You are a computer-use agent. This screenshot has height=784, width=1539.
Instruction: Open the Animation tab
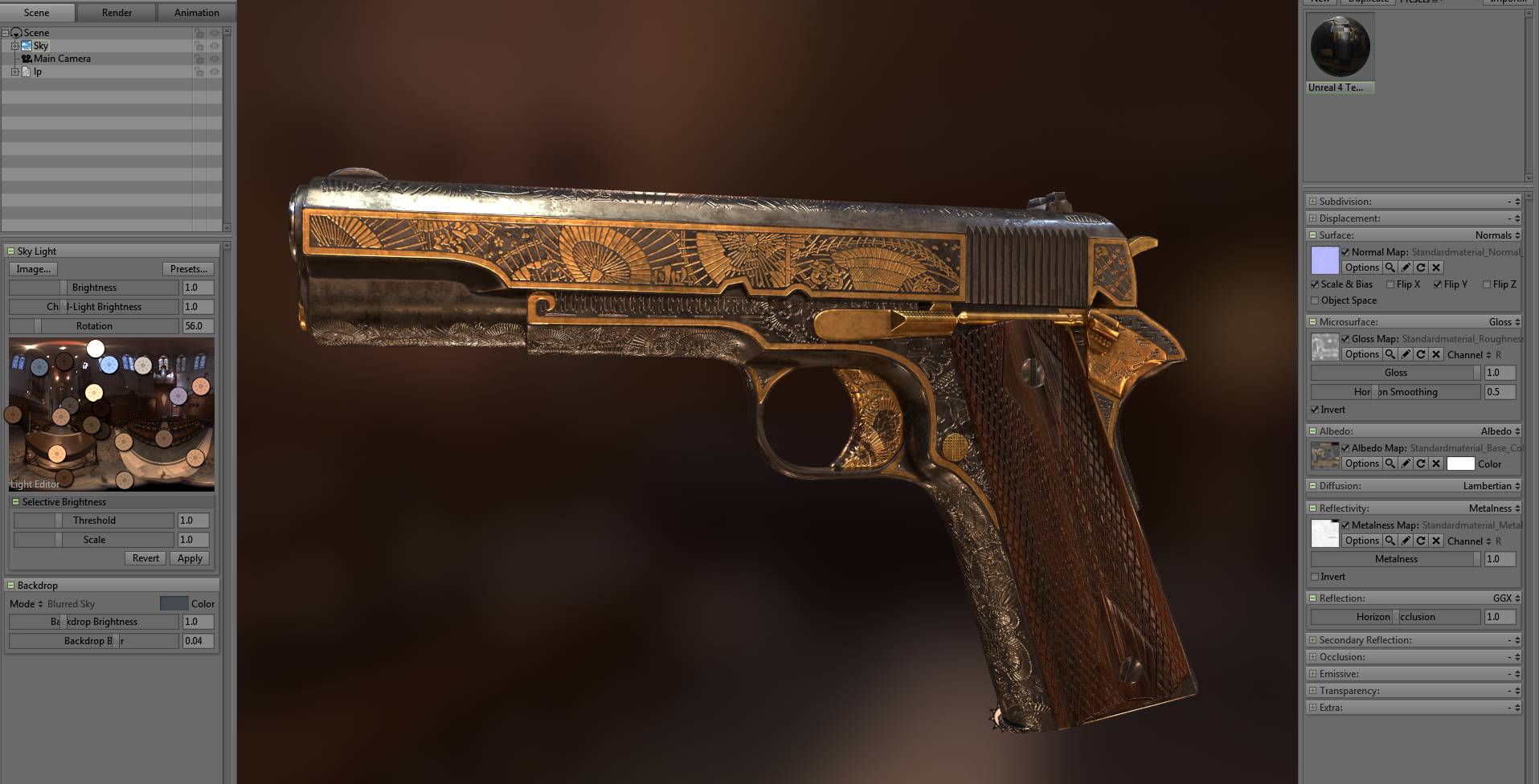[x=194, y=12]
